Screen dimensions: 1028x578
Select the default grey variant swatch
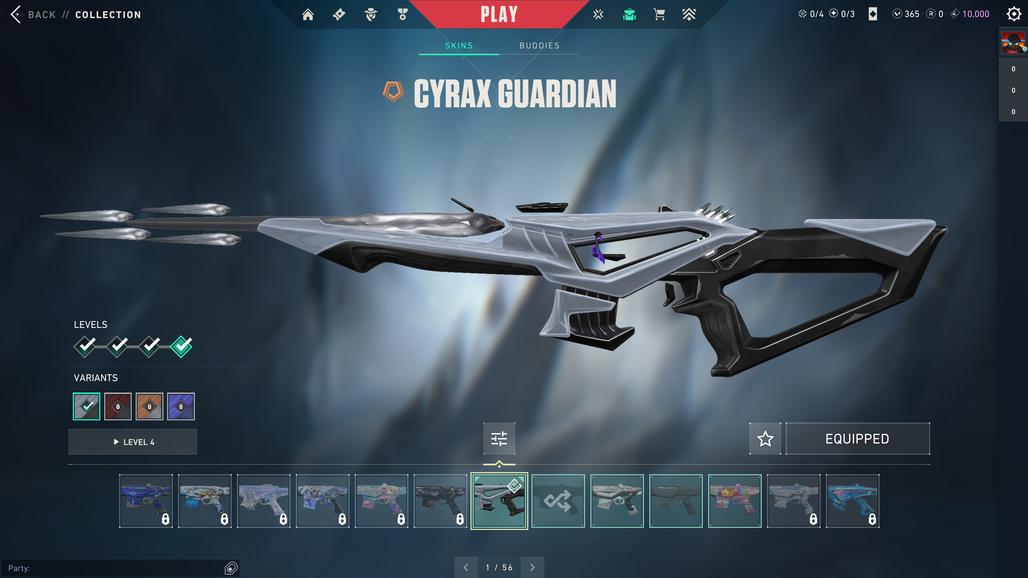[x=87, y=407]
